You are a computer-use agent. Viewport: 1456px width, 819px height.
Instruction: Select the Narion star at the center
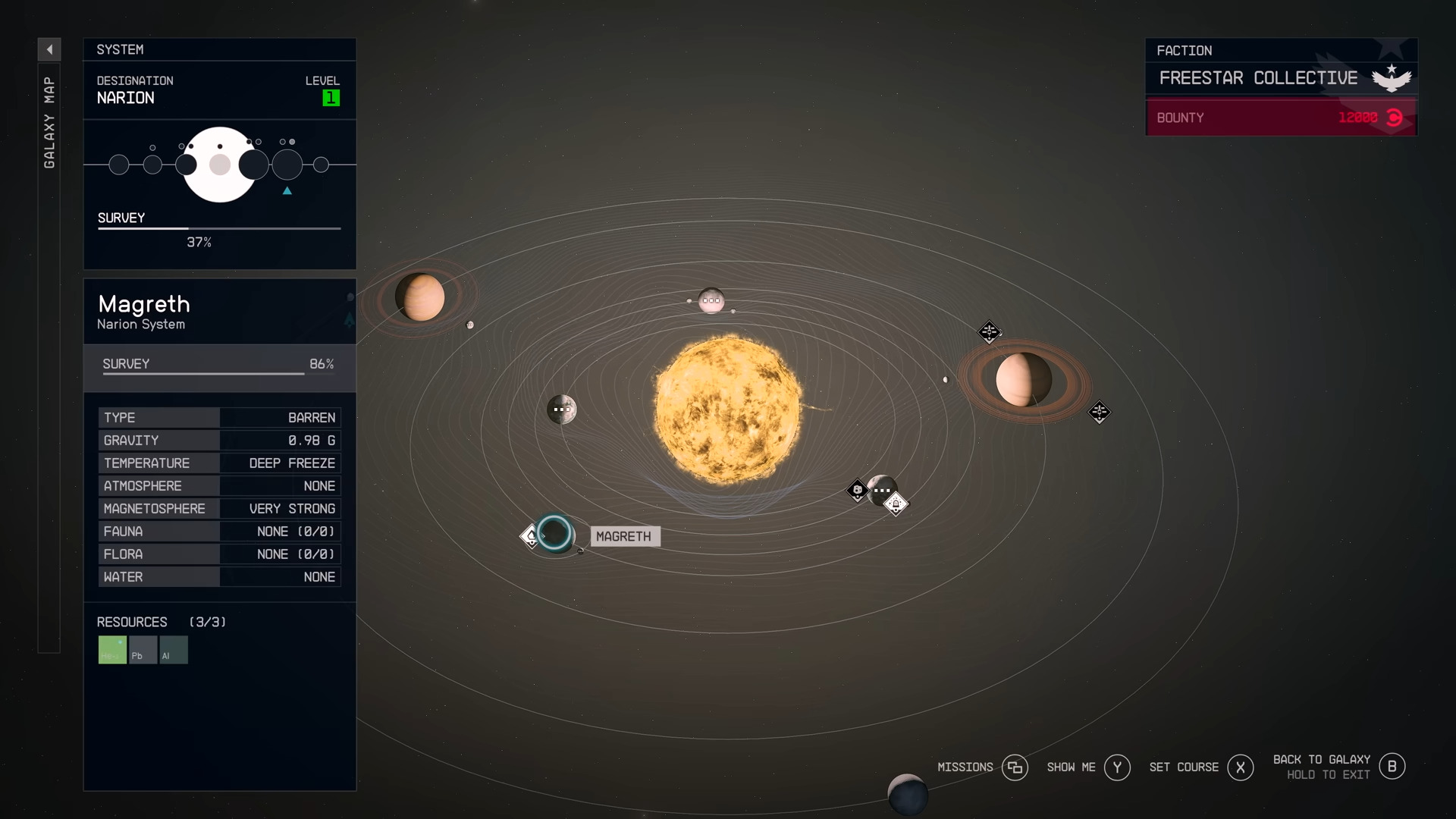727,409
